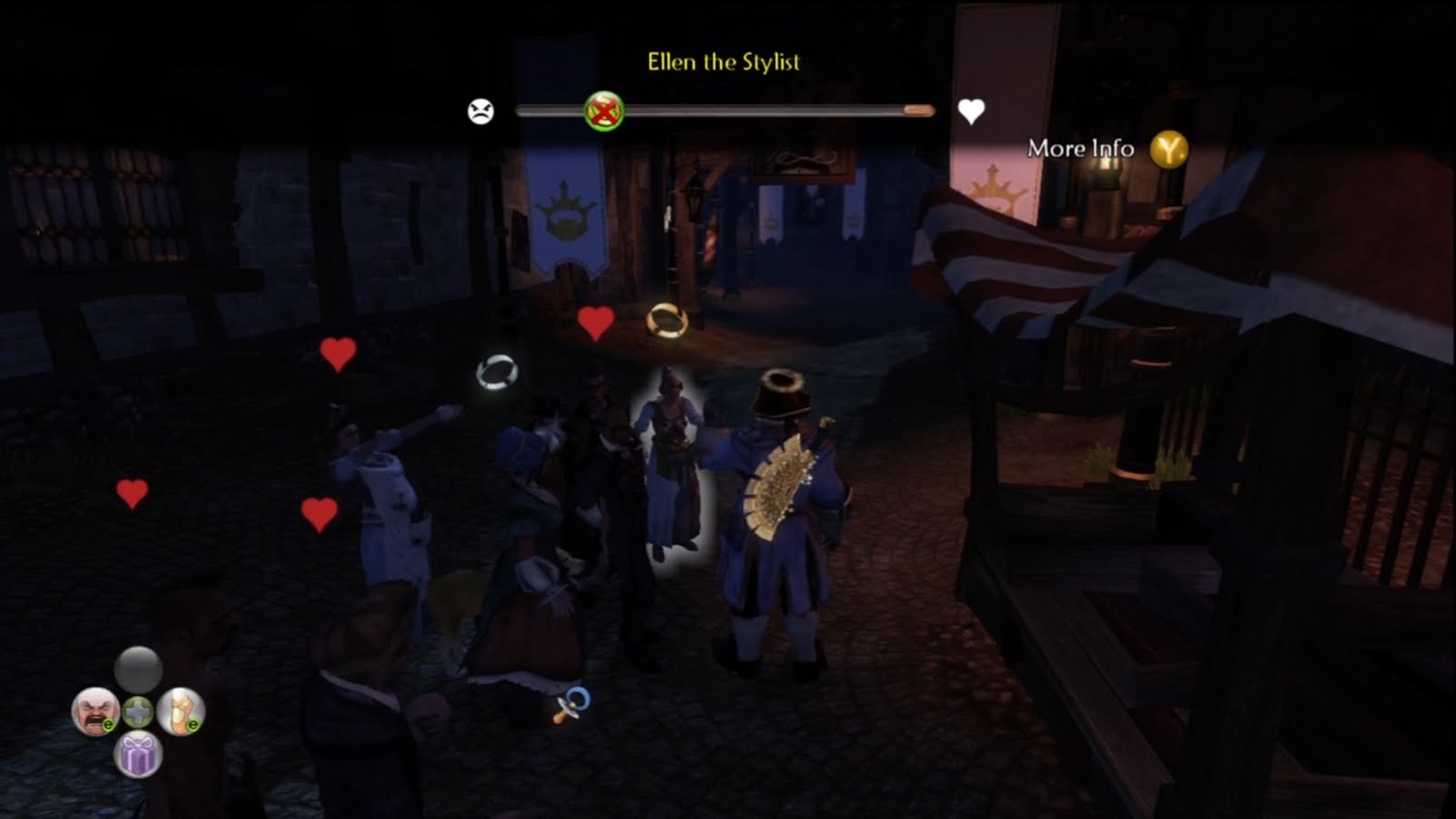
Task: Expand the expression wheel via center button
Action: point(138,712)
